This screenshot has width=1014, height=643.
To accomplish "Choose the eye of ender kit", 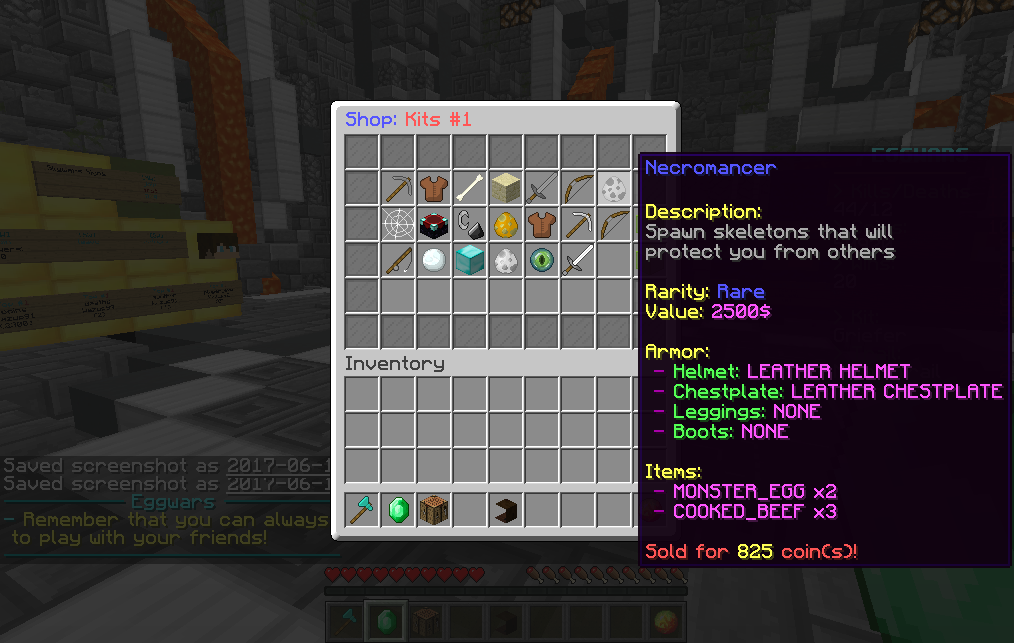I will pyautogui.click(x=542, y=259).
